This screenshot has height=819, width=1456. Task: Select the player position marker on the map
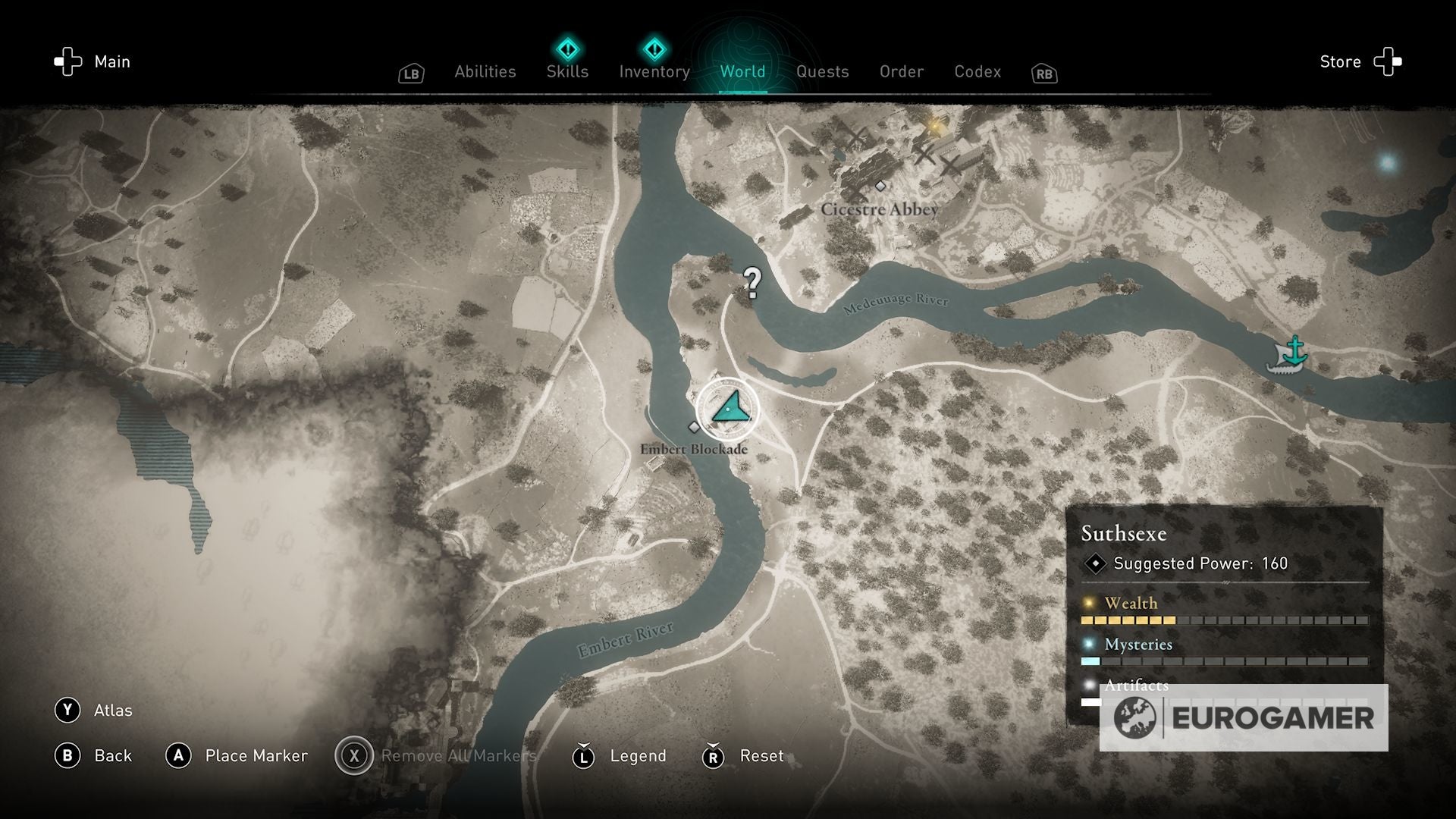tap(727, 409)
